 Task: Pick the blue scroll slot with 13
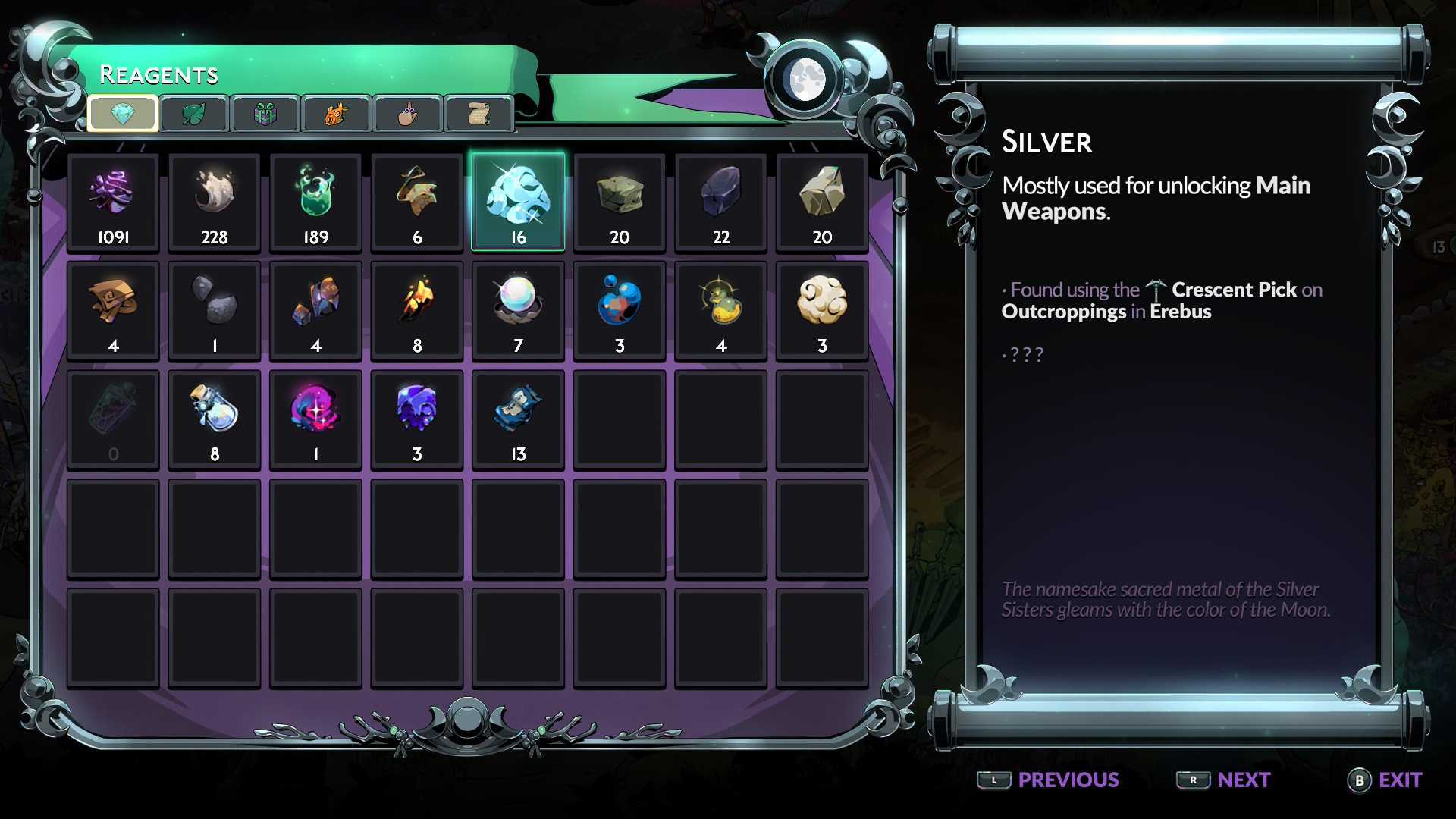[518, 419]
